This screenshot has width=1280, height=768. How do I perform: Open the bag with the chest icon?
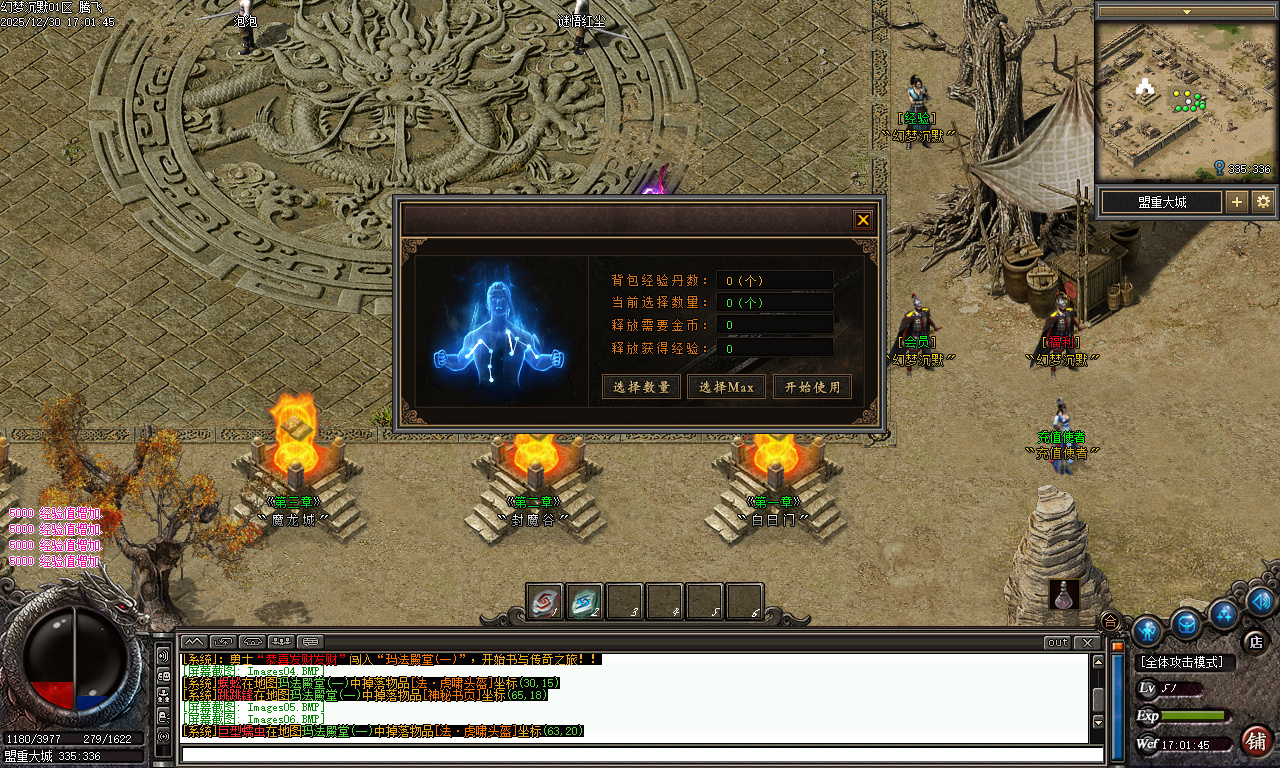click(x=1186, y=624)
